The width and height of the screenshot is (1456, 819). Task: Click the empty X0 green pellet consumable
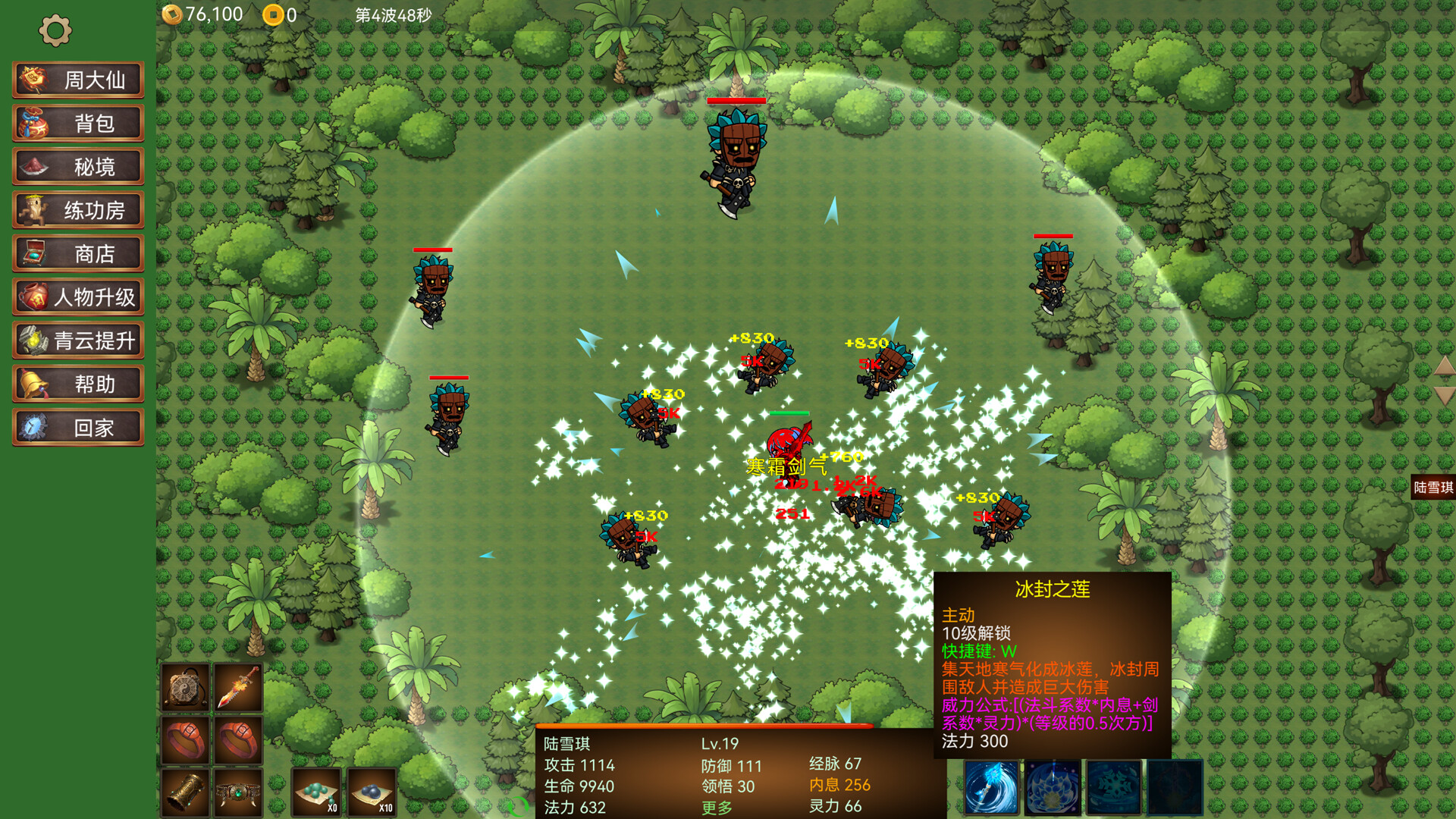[317, 791]
